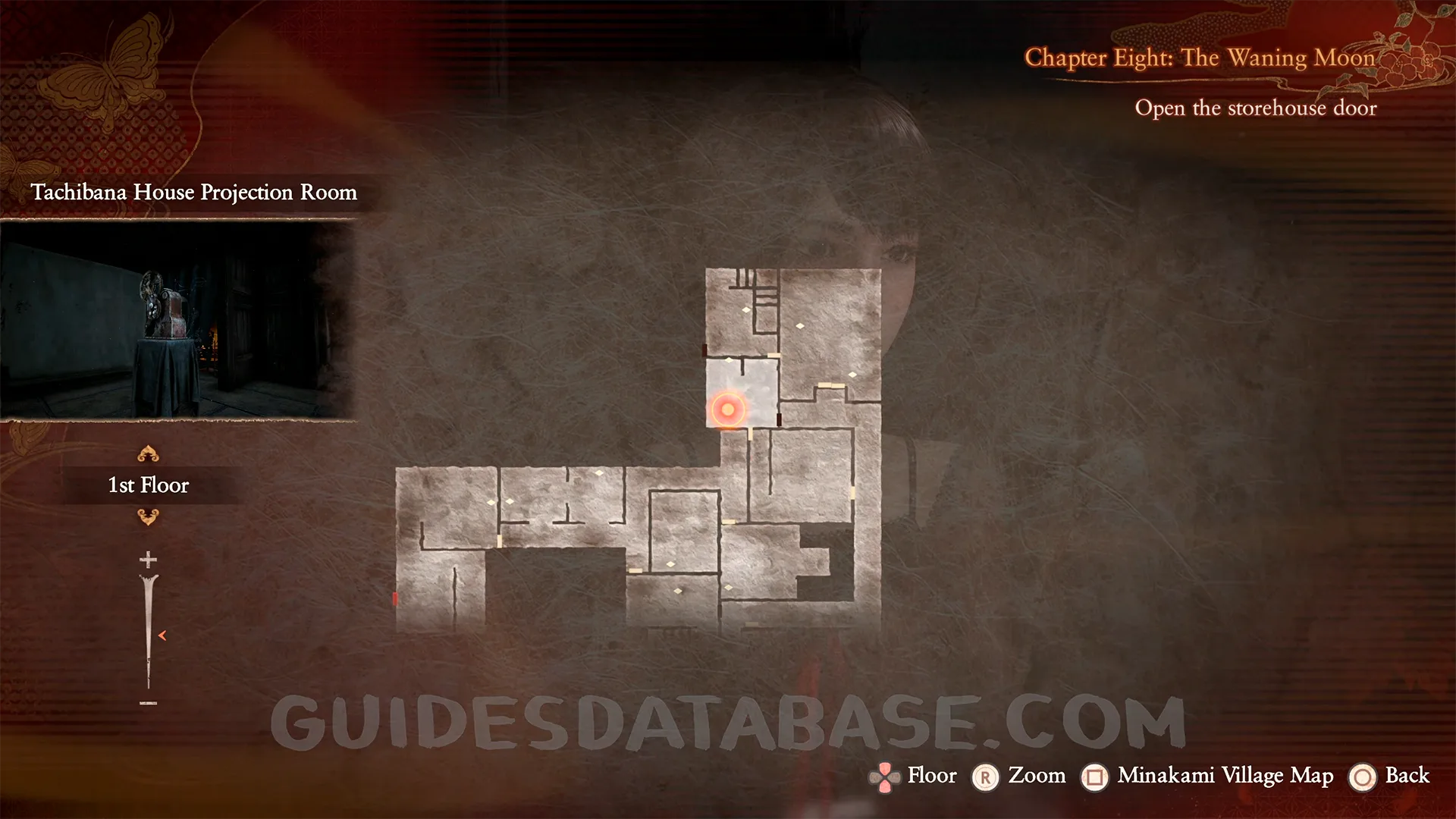Viewport: 1456px width, 819px height.
Task: Click the red zoom level pointer
Action: pyautogui.click(x=162, y=635)
